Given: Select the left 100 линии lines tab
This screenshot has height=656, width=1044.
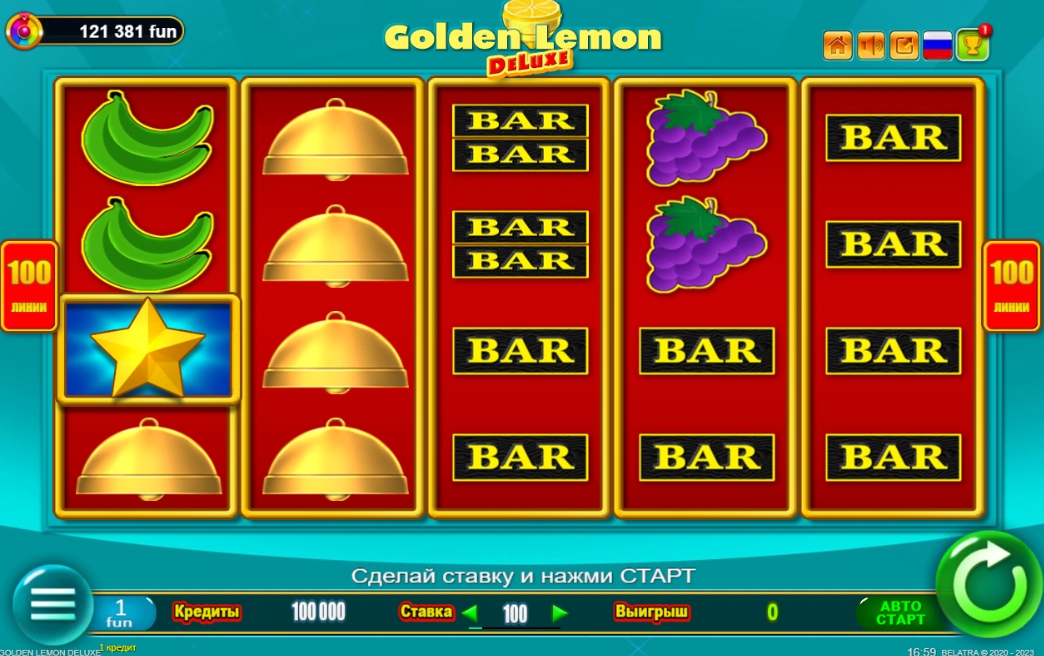Looking at the screenshot, I should [28, 285].
